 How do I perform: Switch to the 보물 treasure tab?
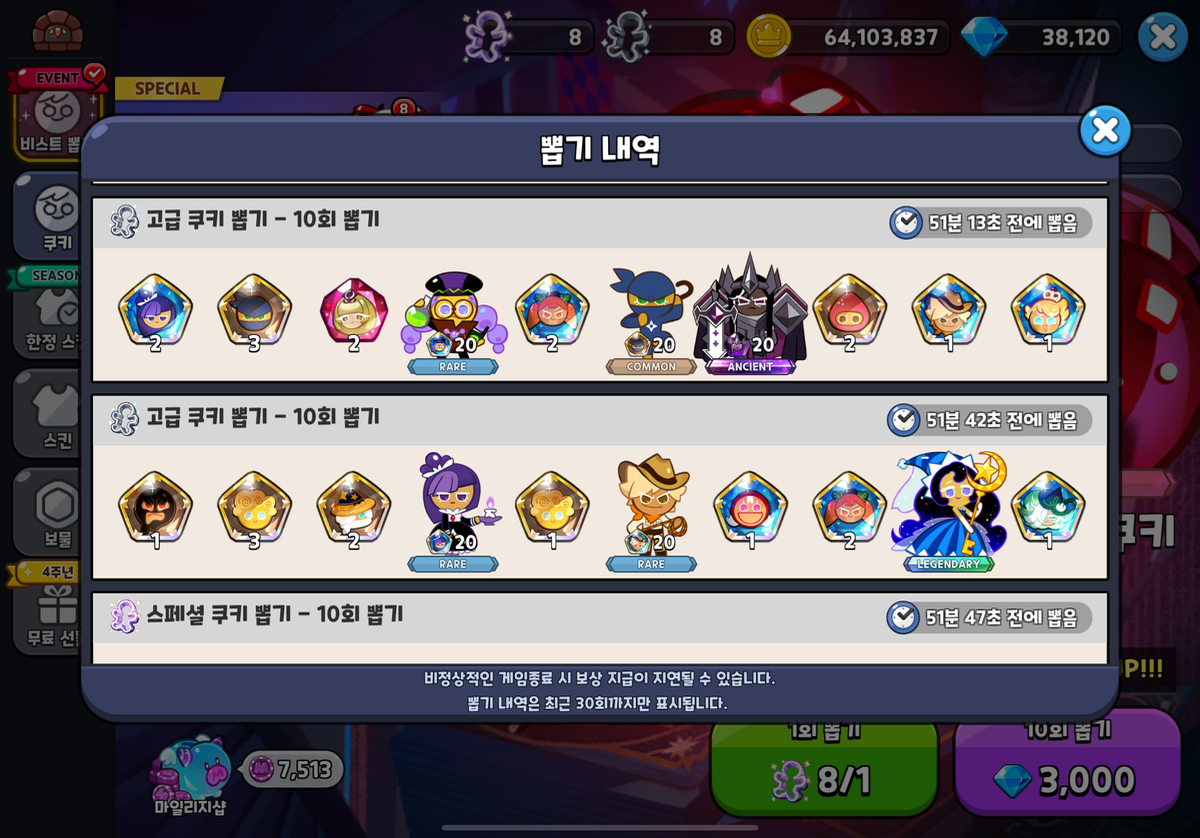click(55, 512)
